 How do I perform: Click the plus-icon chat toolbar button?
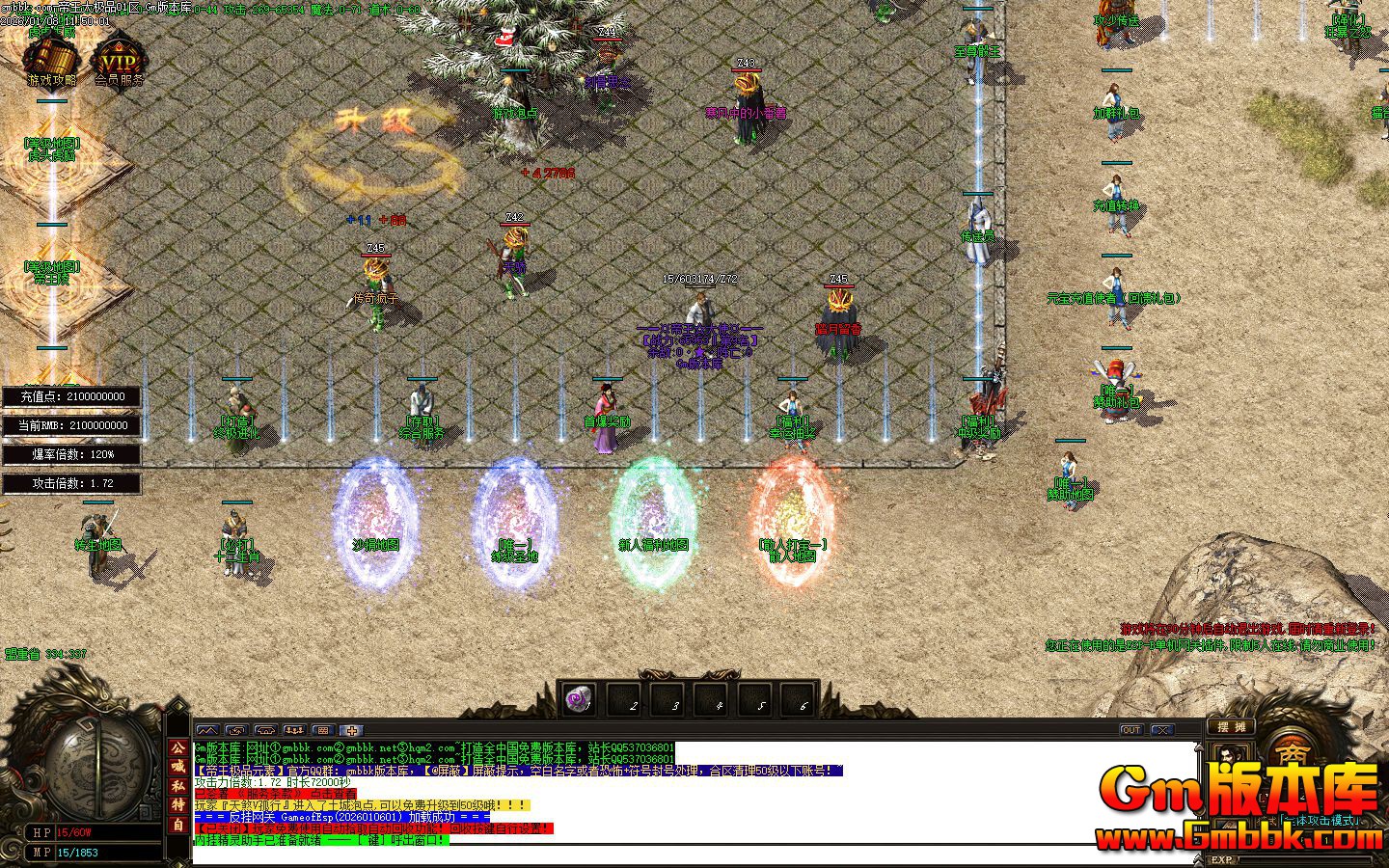tap(352, 730)
